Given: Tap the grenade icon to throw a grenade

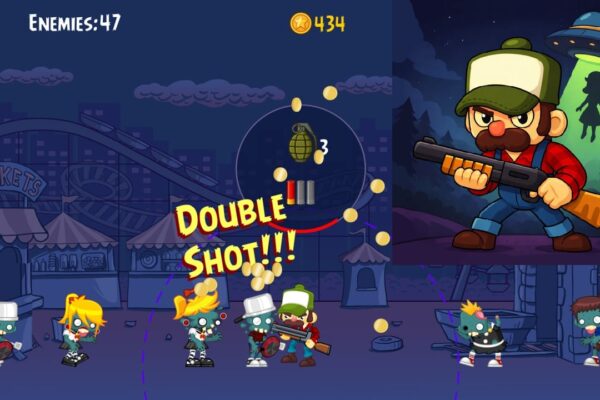Looking at the screenshot, I should click(x=301, y=142).
